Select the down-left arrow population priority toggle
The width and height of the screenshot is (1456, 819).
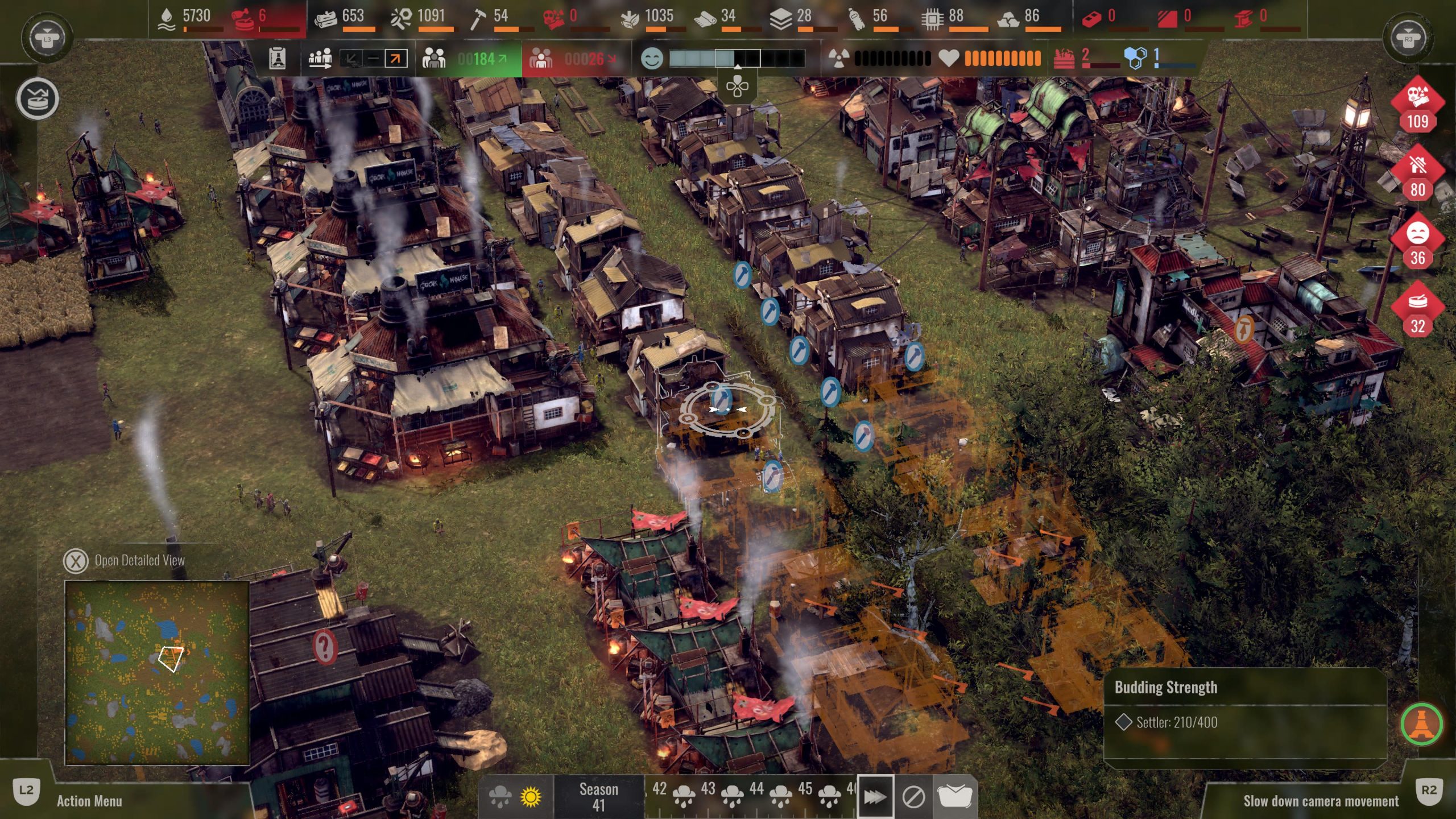coord(351,58)
